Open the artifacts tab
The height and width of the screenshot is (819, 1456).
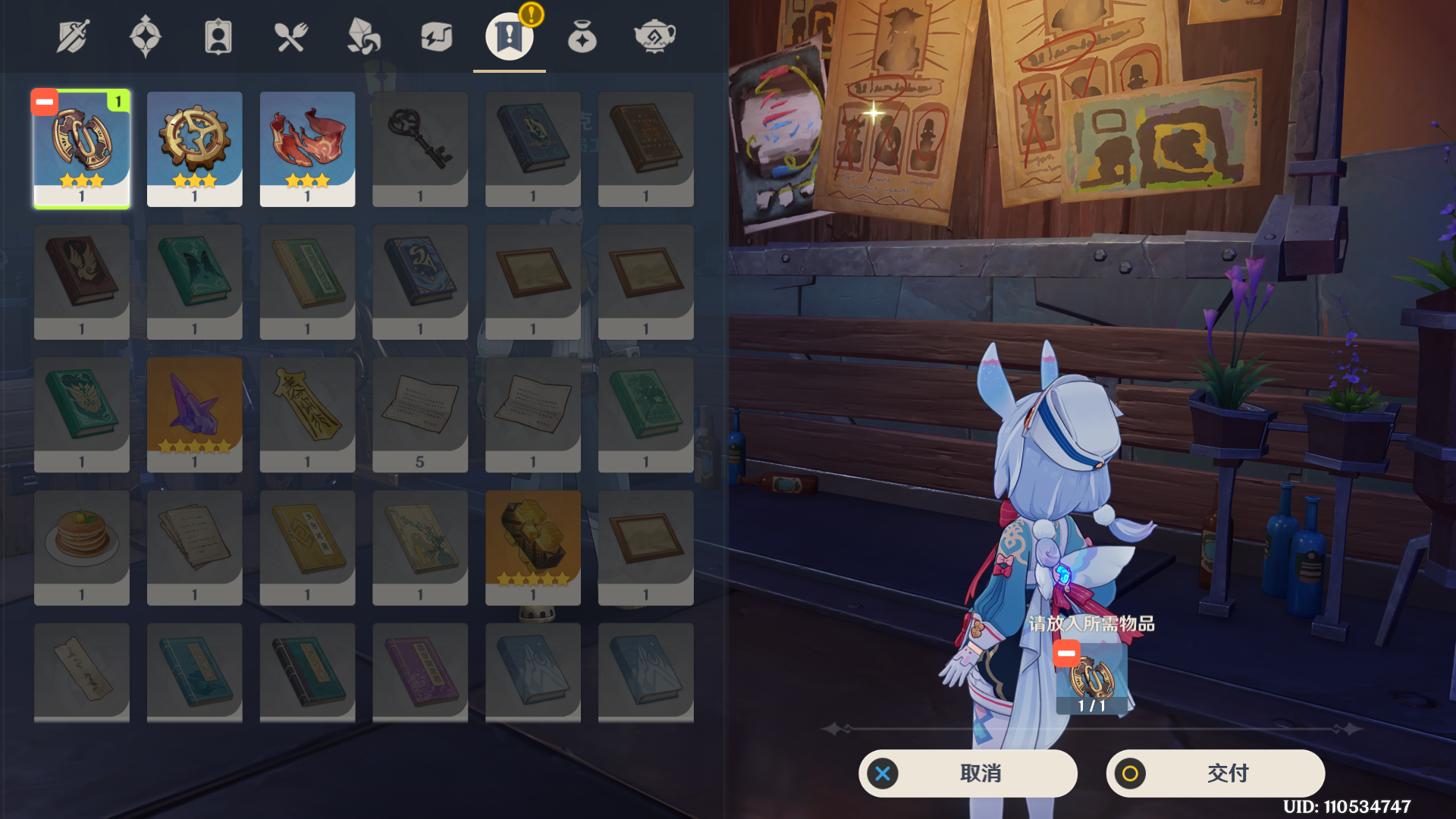pyautogui.click(x=146, y=36)
